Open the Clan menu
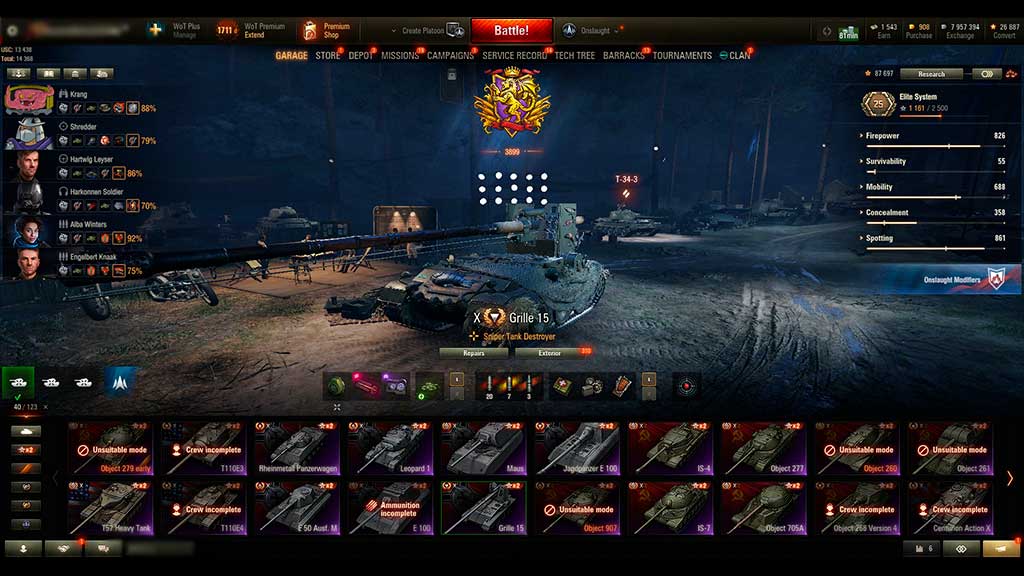 [735, 56]
